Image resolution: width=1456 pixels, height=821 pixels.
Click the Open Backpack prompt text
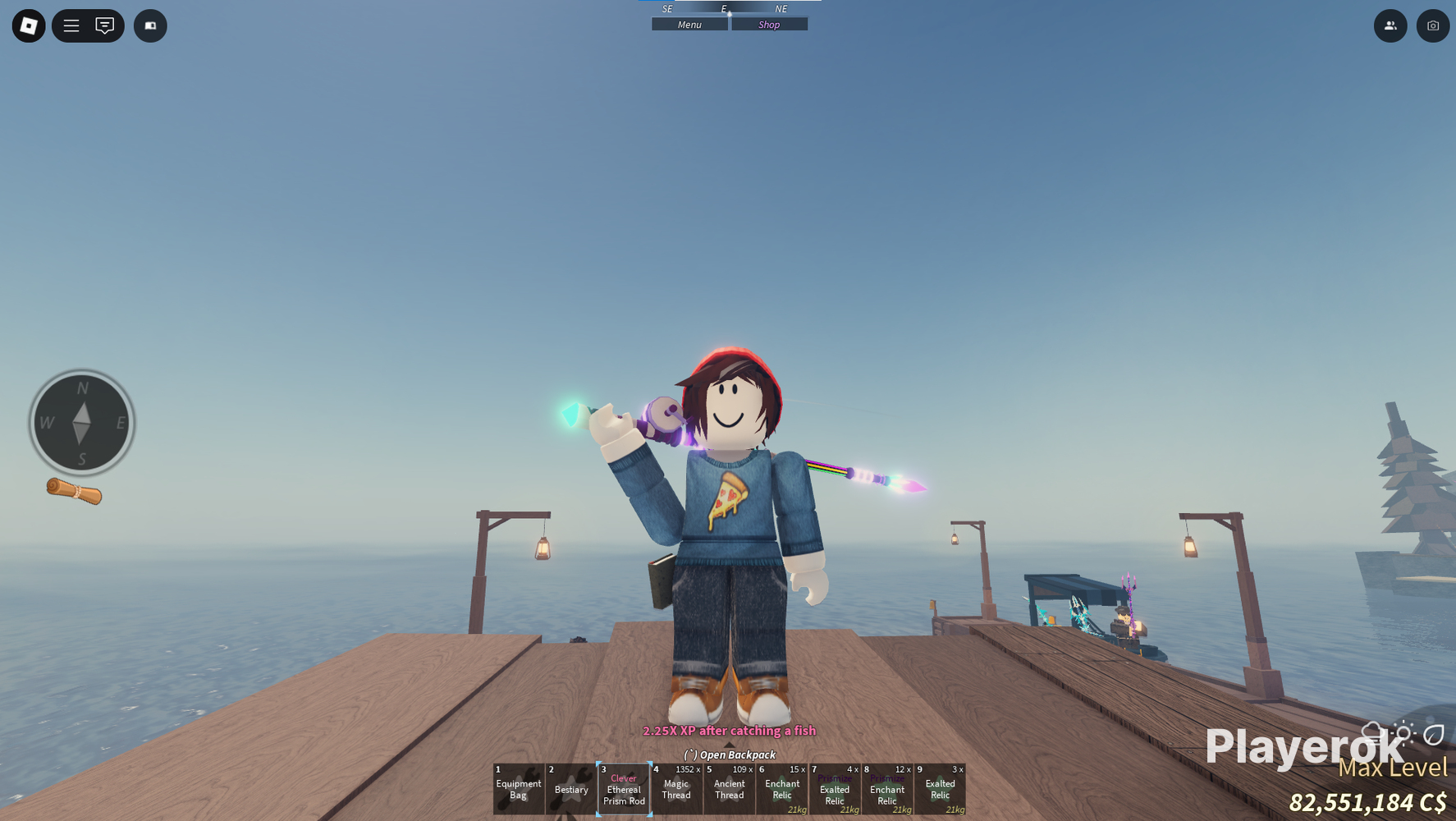[x=729, y=754]
